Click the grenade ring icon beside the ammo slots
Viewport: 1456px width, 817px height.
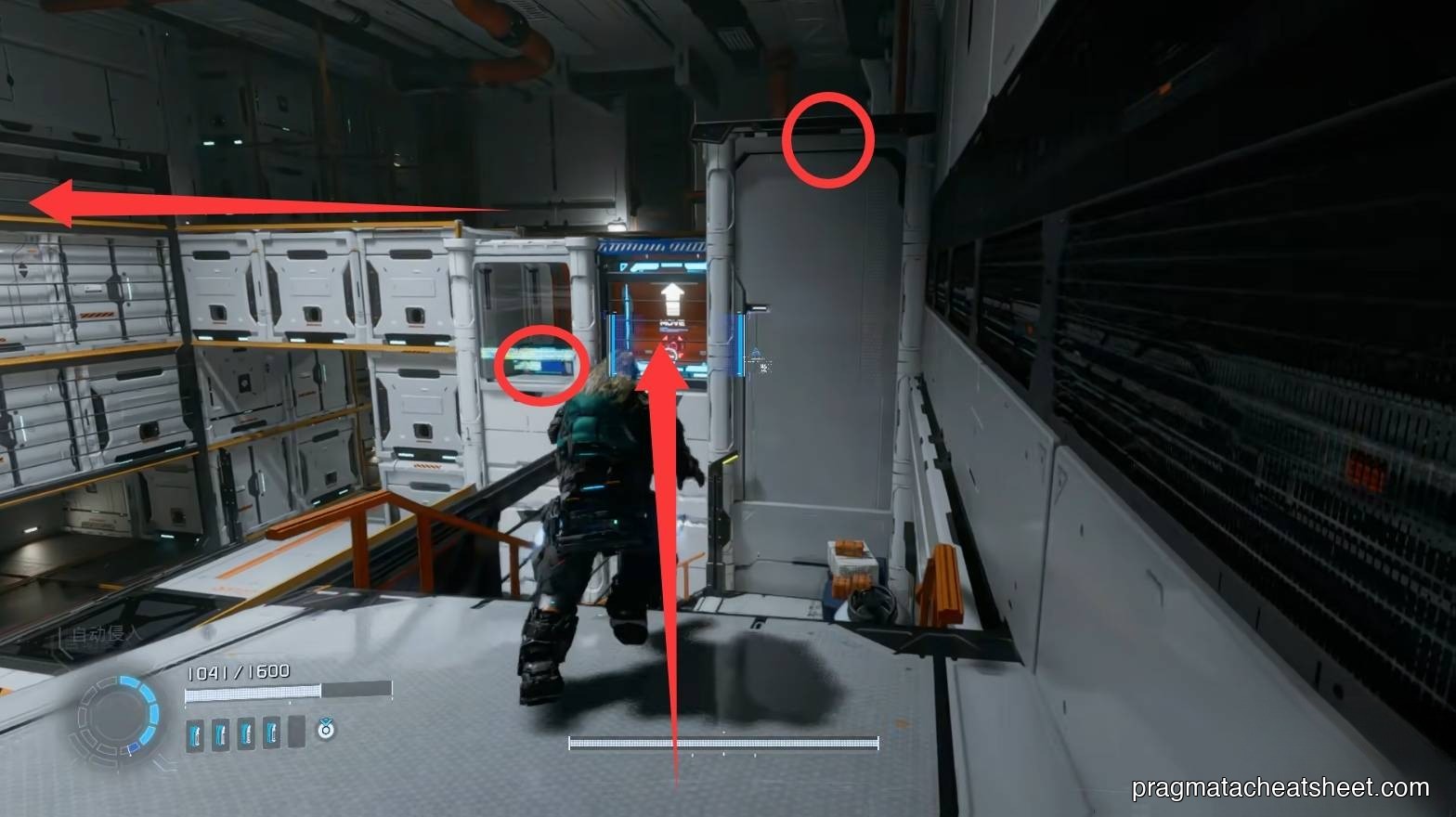pos(325,730)
